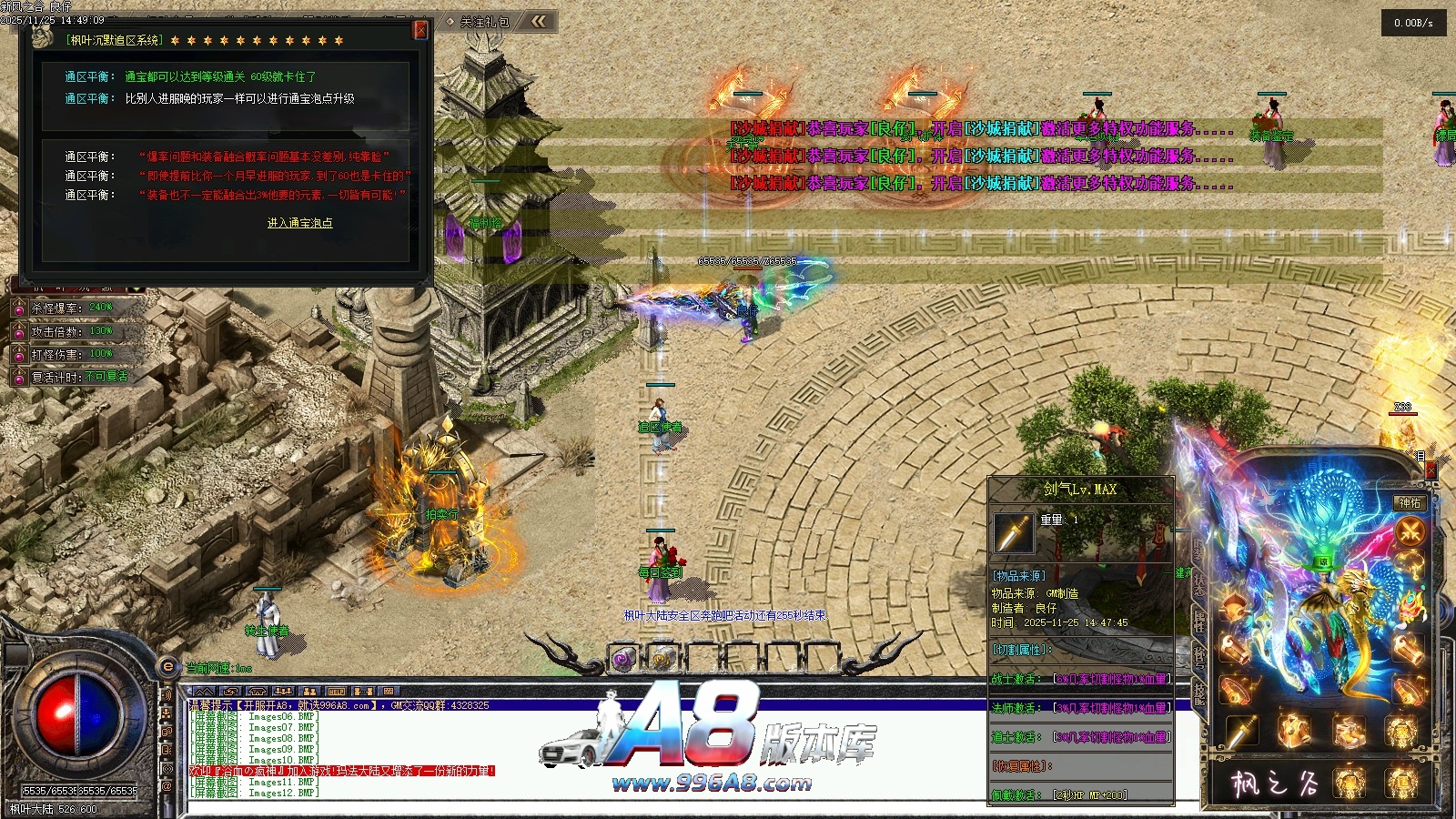Screen dimensions: 1456x819
Task: Select the golden boots equipment slot
Action: [x=1350, y=730]
